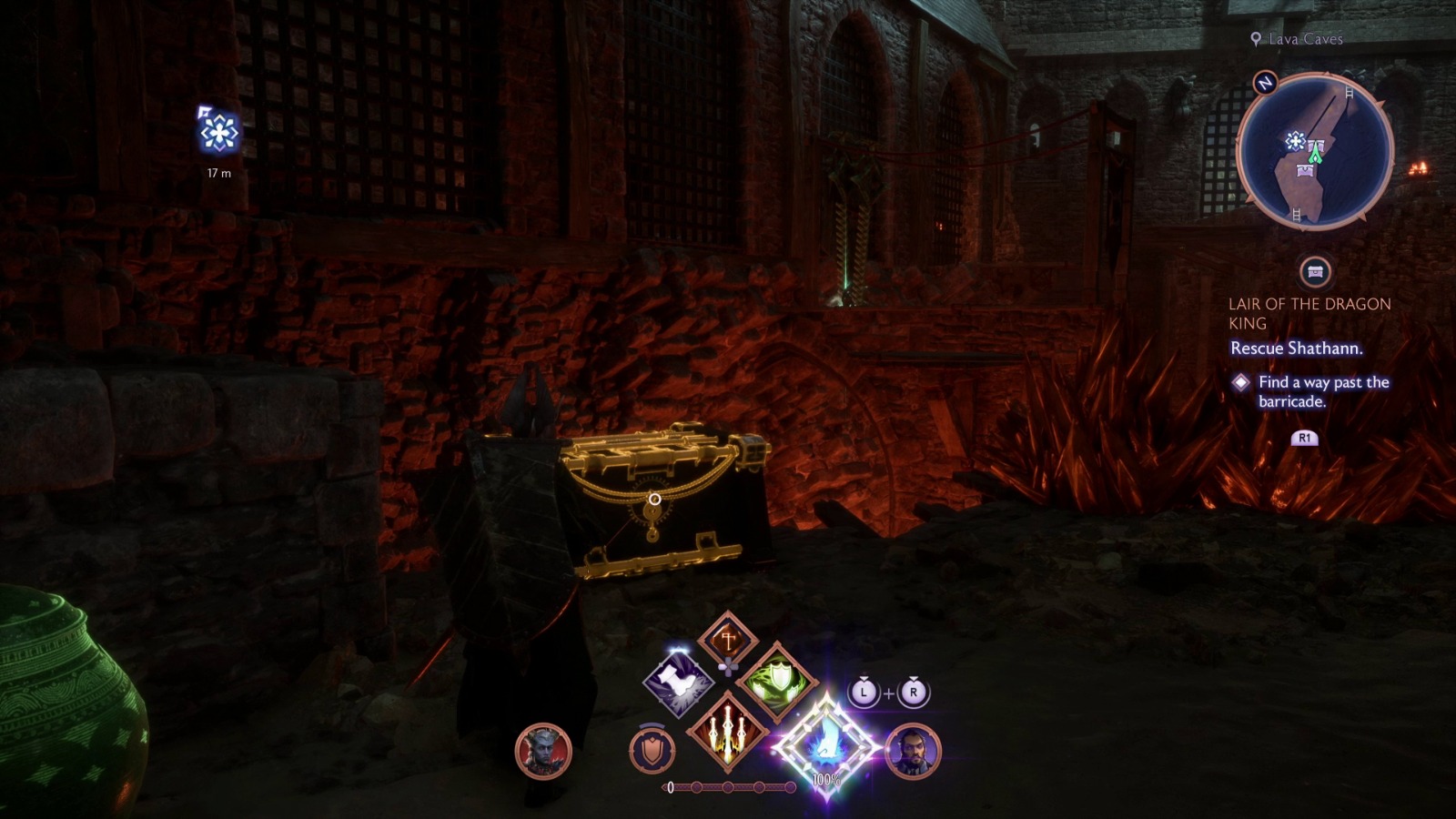1456x819 pixels.
Task: Click the N compass indicator on the minimap
Action: click(x=1264, y=83)
